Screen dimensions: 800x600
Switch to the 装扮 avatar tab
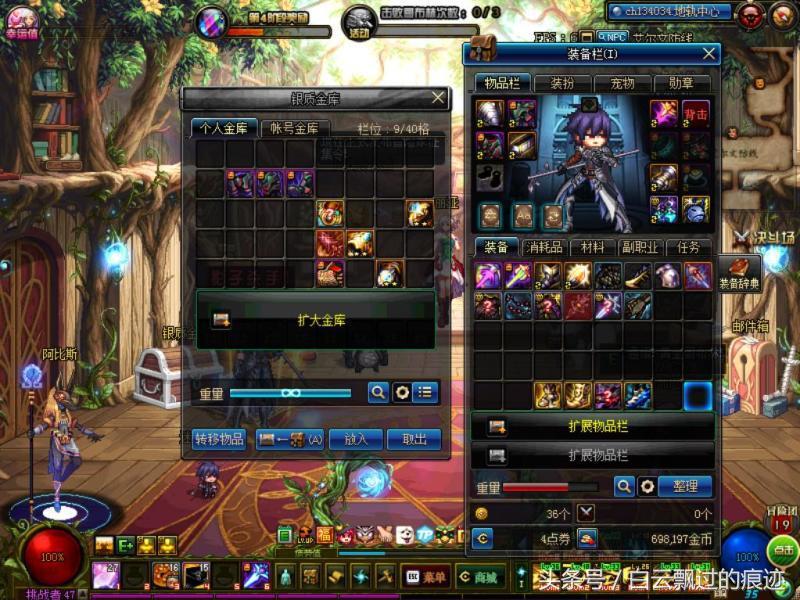pyautogui.click(x=562, y=83)
